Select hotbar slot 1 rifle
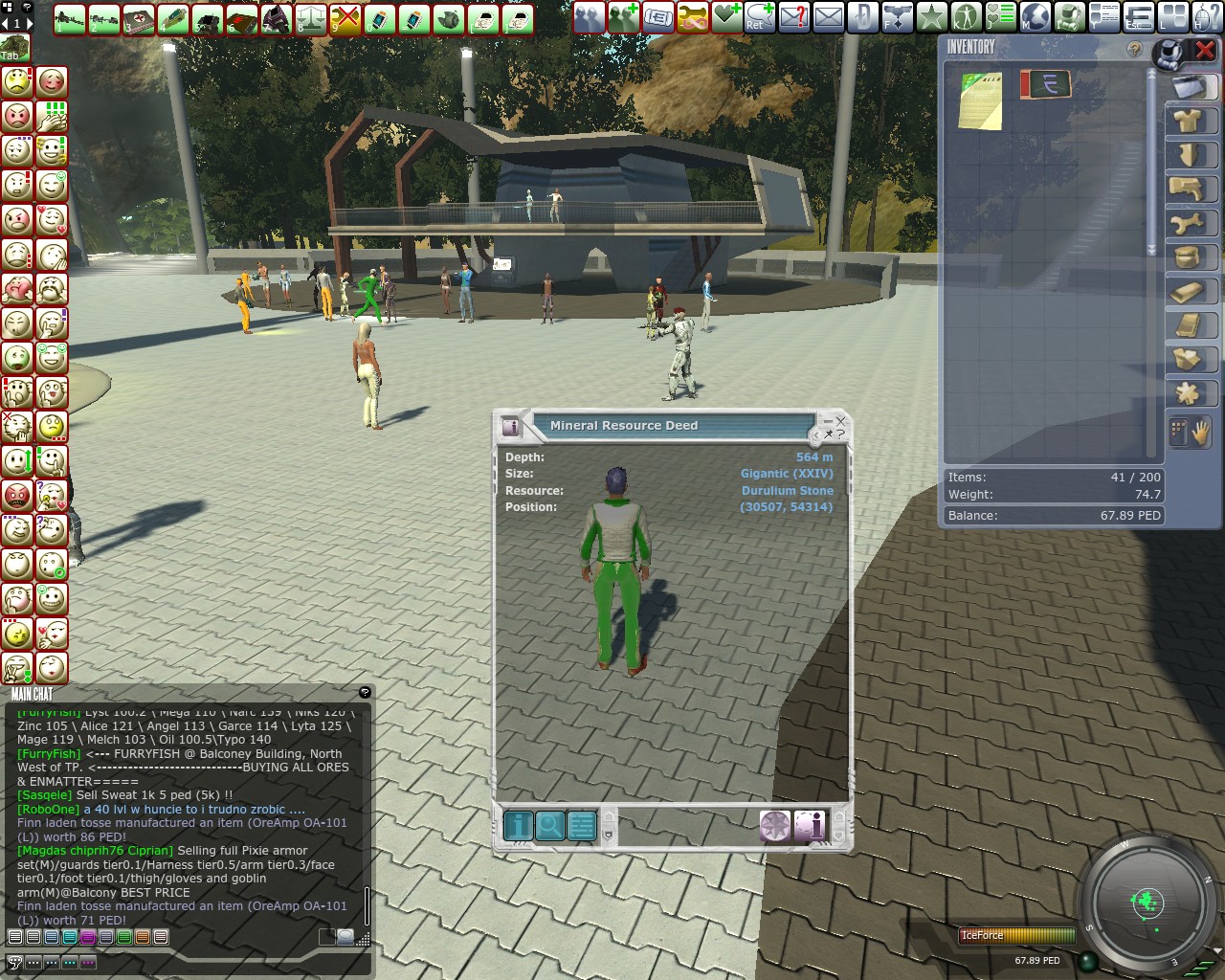1225x980 pixels. [70, 18]
